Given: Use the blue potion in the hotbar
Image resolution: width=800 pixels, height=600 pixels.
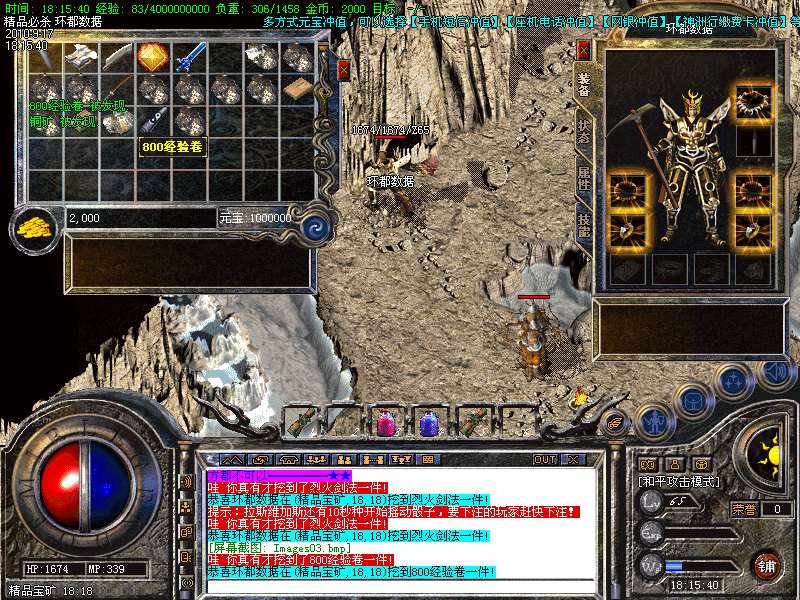Looking at the screenshot, I should (x=428, y=423).
